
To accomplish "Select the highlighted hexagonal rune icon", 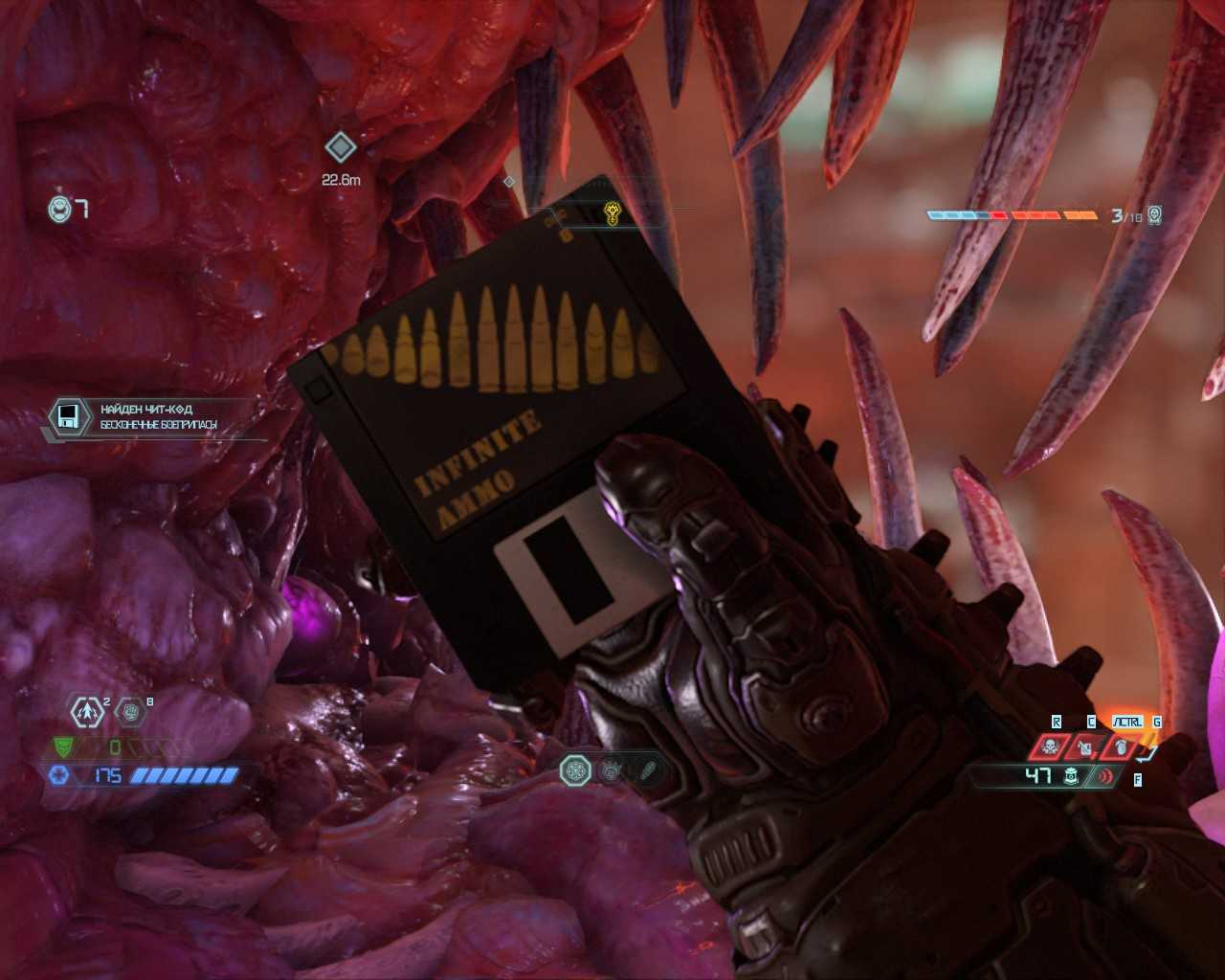I will tap(575, 769).
